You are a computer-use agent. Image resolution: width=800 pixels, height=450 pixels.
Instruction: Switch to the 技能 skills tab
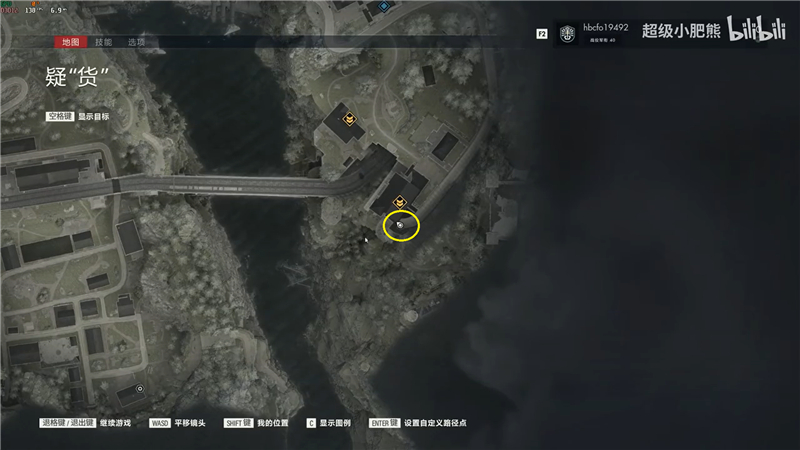pyautogui.click(x=104, y=42)
